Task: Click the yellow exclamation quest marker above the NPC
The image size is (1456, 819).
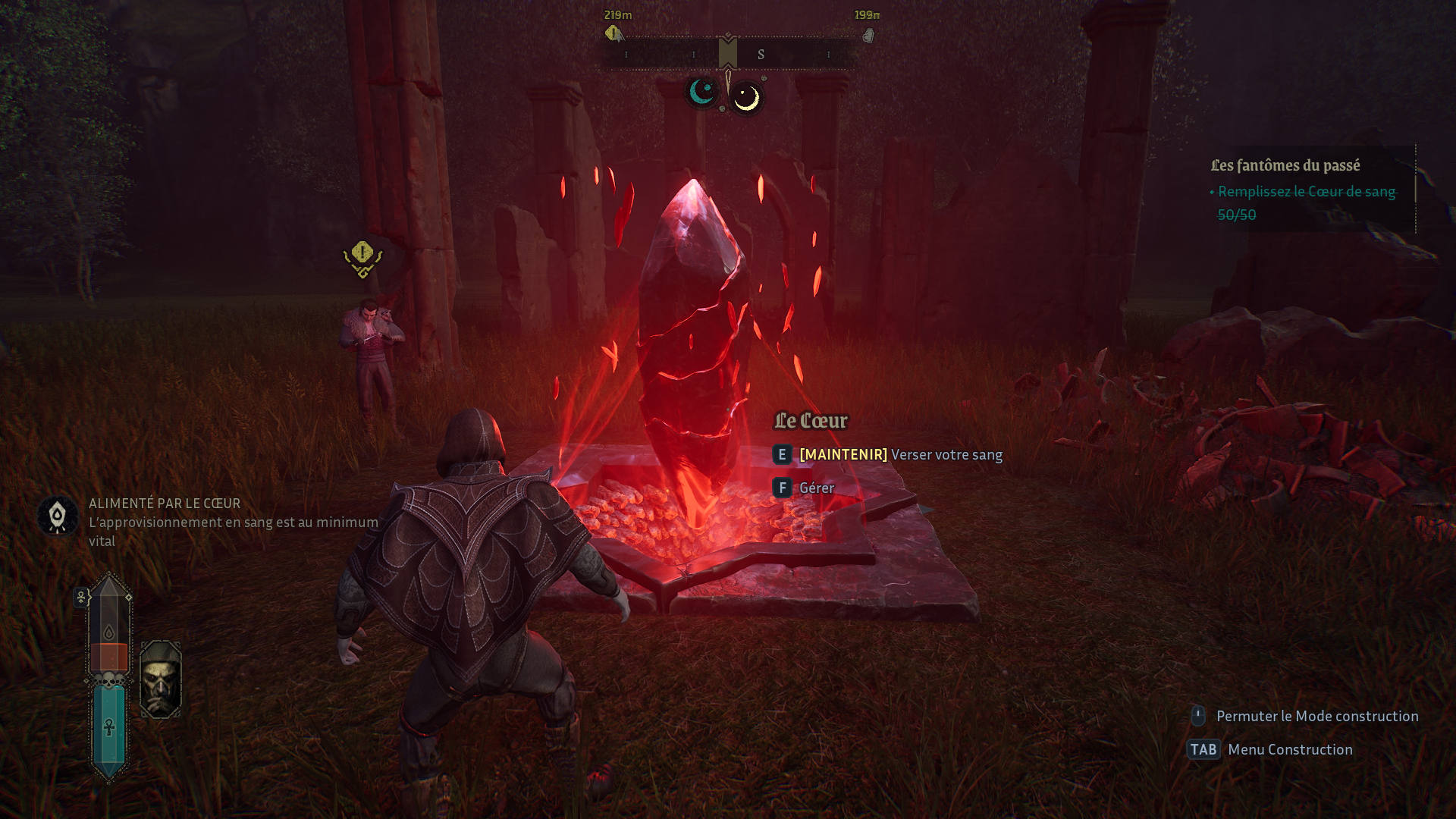Action: (362, 256)
